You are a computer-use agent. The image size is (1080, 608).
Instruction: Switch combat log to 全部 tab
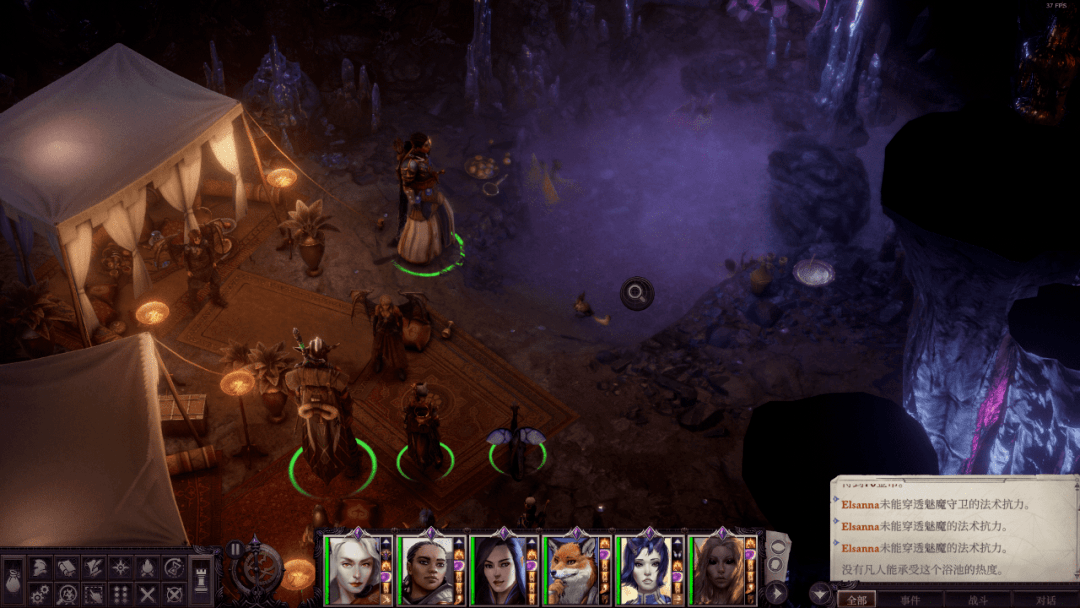(x=855, y=600)
